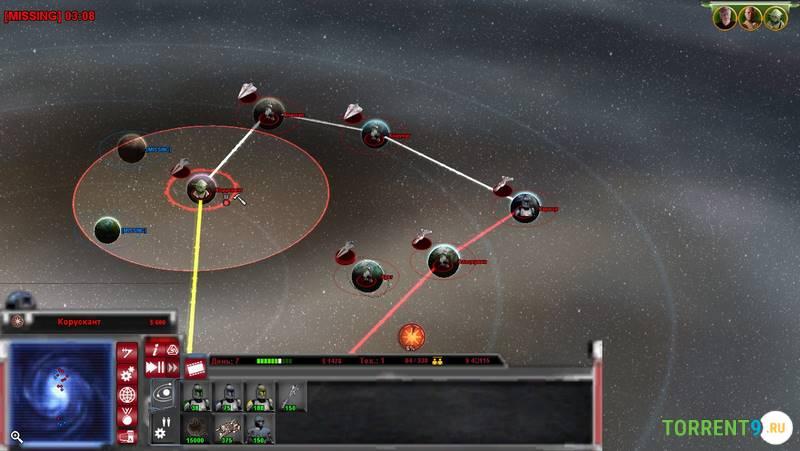This screenshot has height=451, width=800.
Task: Select the Корускант planet name bar
Action: click(85, 322)
